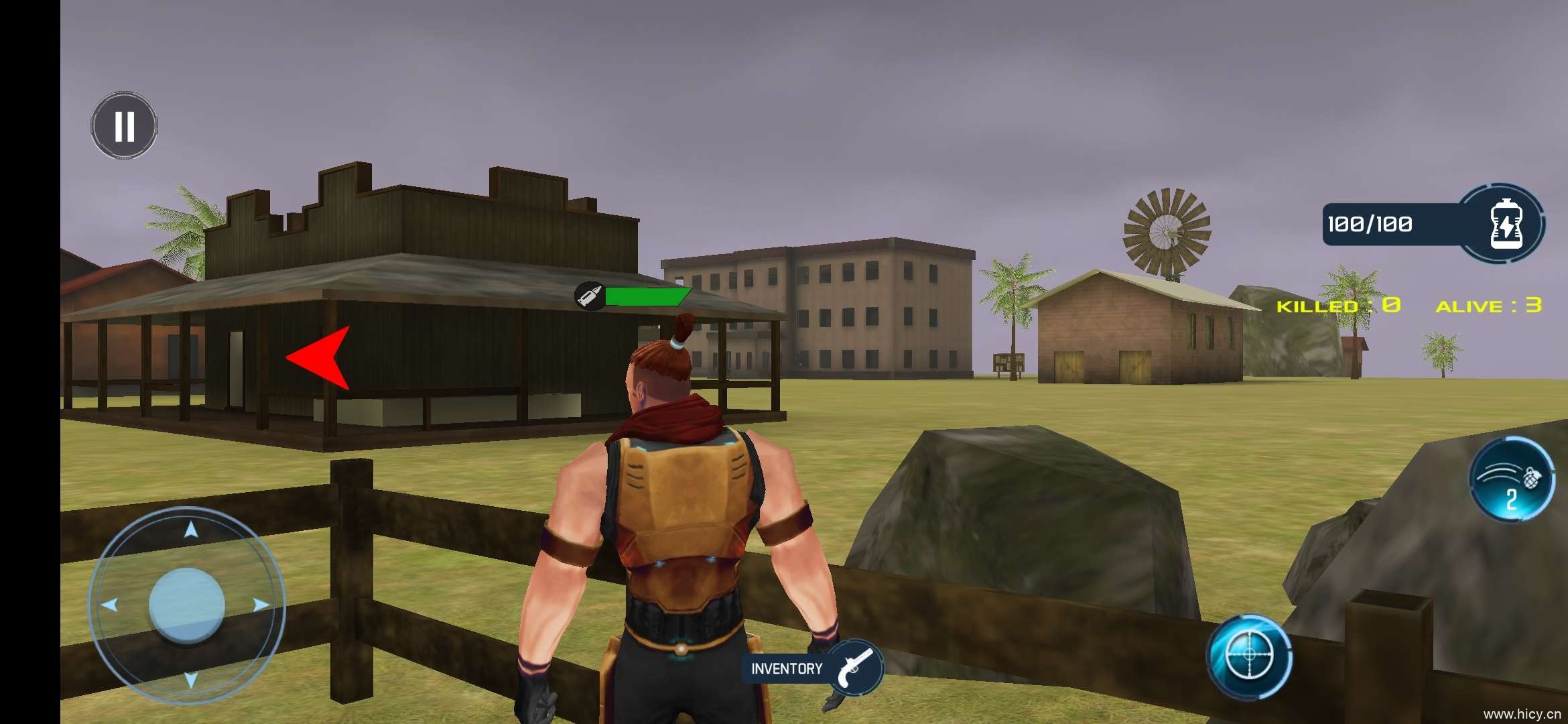1568x724 pixels.
Task: Pause the game
Action: tap(124, 126)
